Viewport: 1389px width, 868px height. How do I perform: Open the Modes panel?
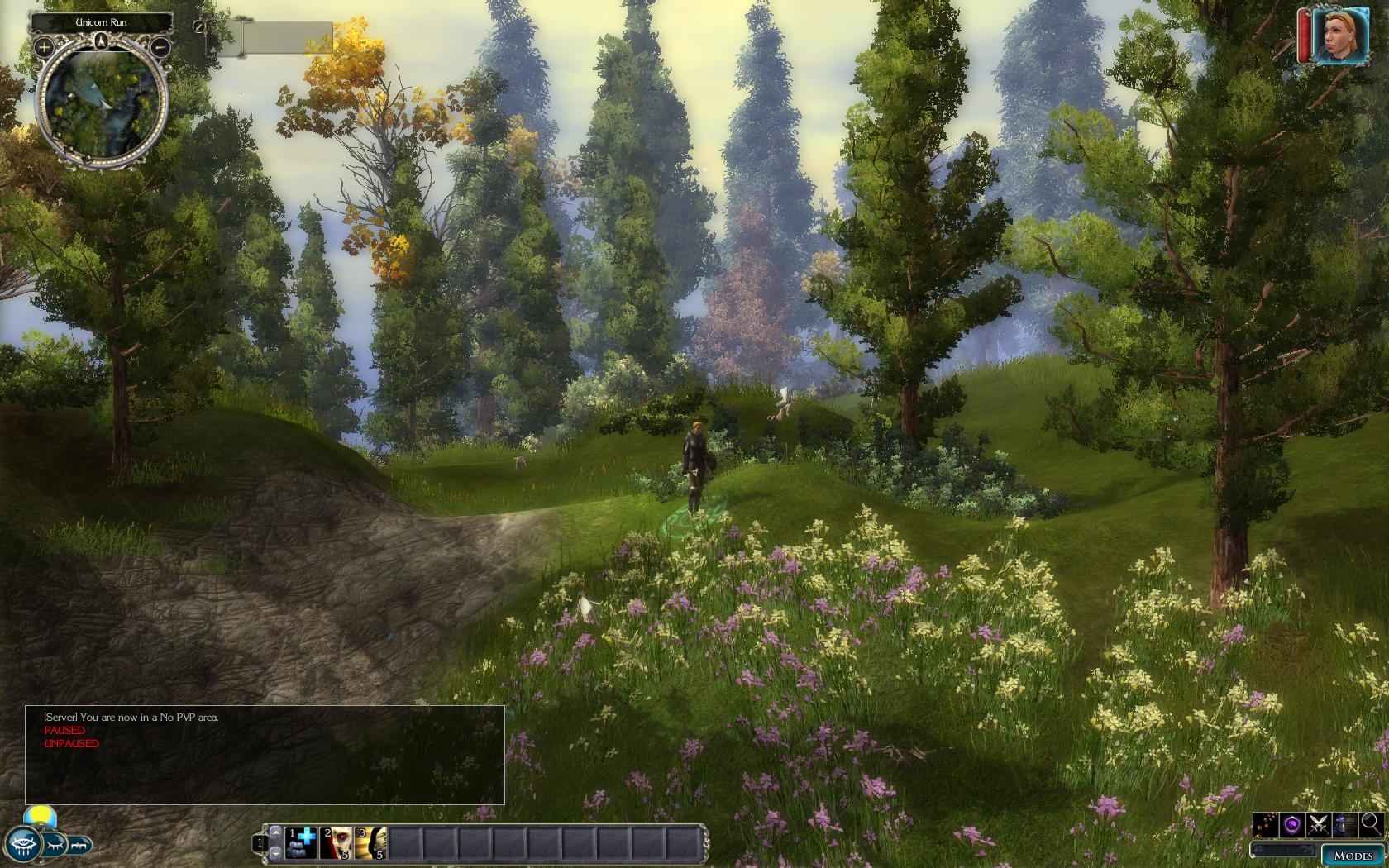[1353, 855]
